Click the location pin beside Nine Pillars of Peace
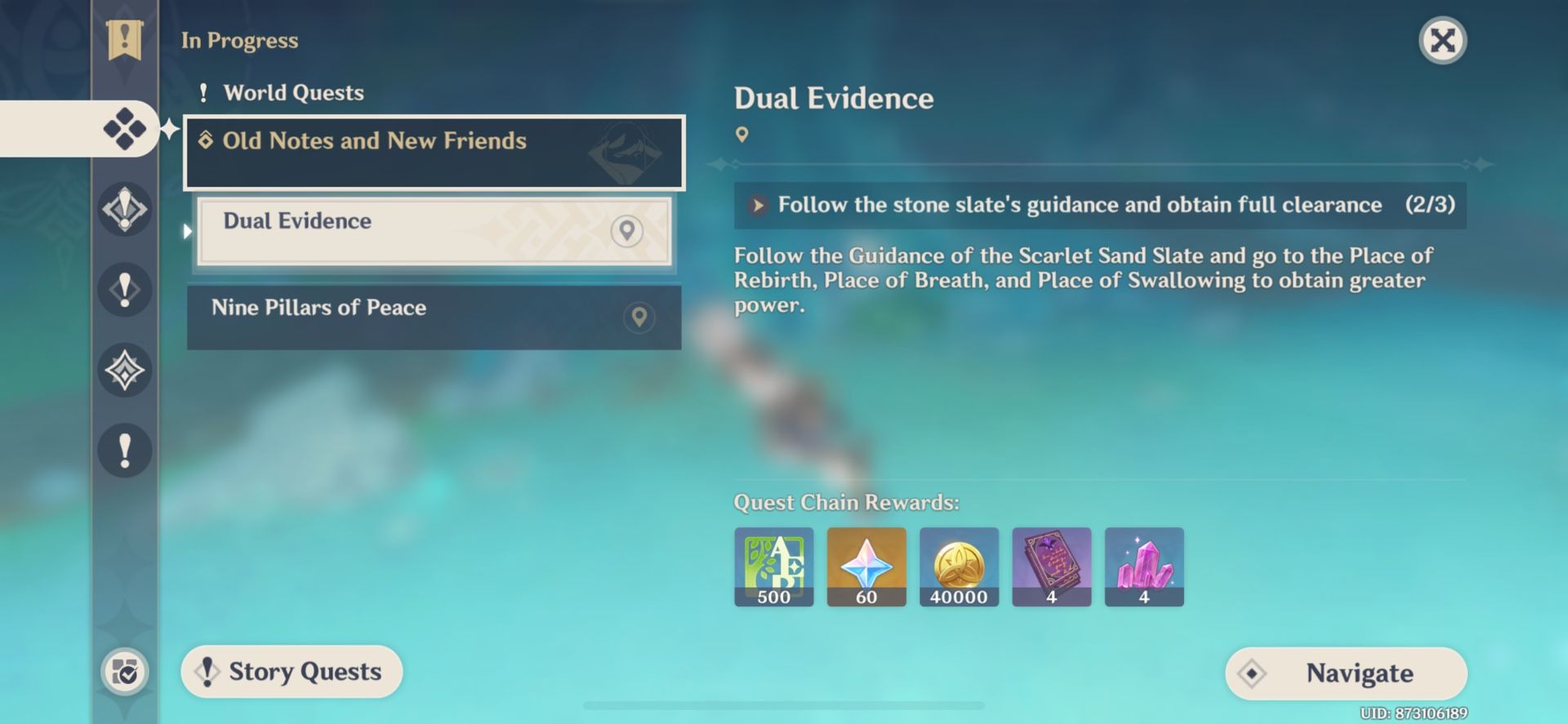The height and width of the screenshot is (724, 1568). (x=638, y=318)
